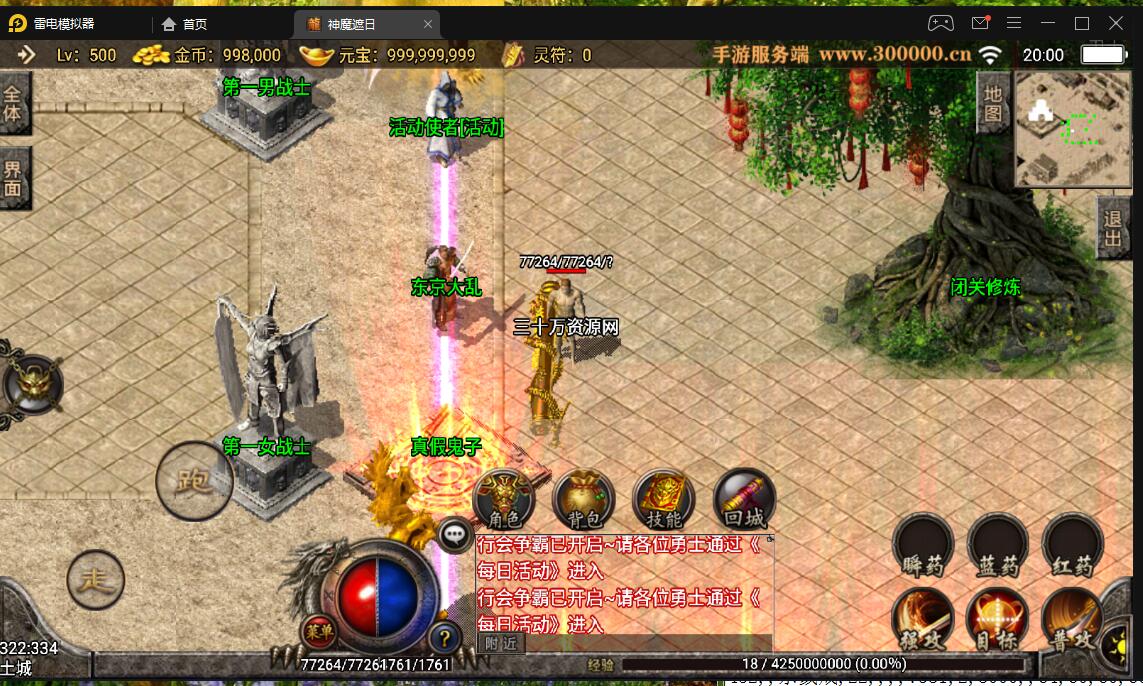Use the 红药 health potion slot
1143x686 pixels.
point(1072,546)
